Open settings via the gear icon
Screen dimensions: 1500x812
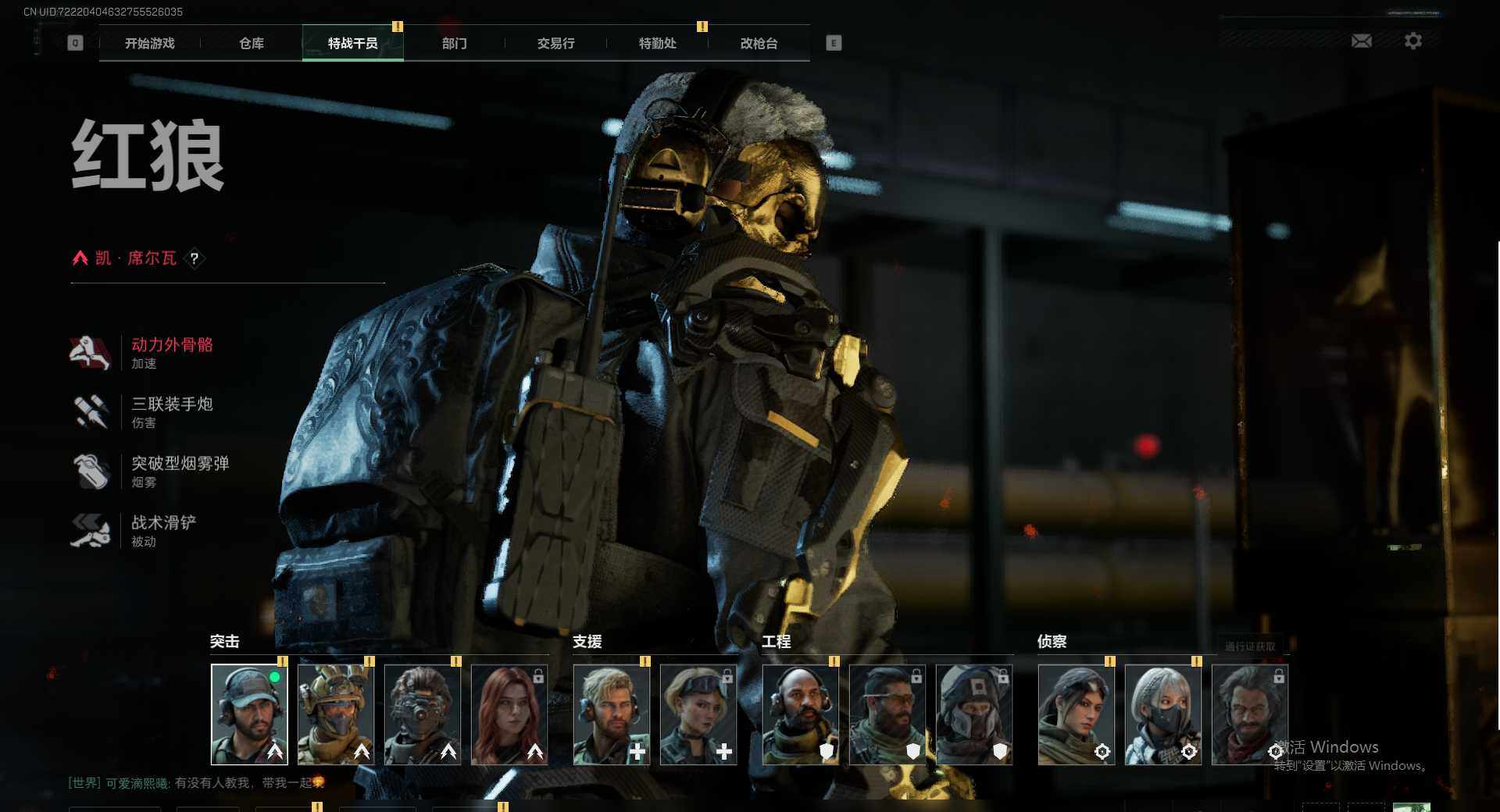[1412, 41]
